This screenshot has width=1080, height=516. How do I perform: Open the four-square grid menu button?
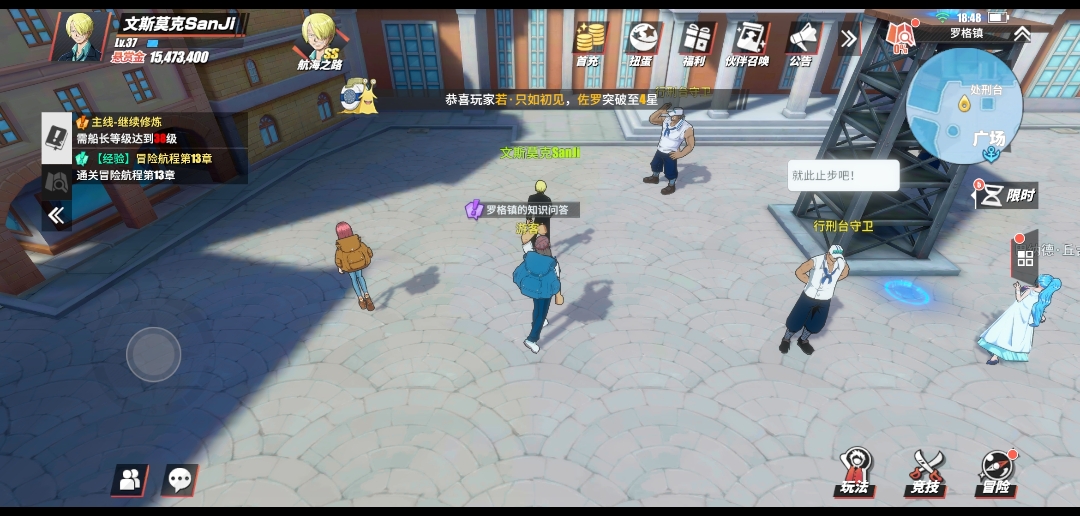(1025, 259)
